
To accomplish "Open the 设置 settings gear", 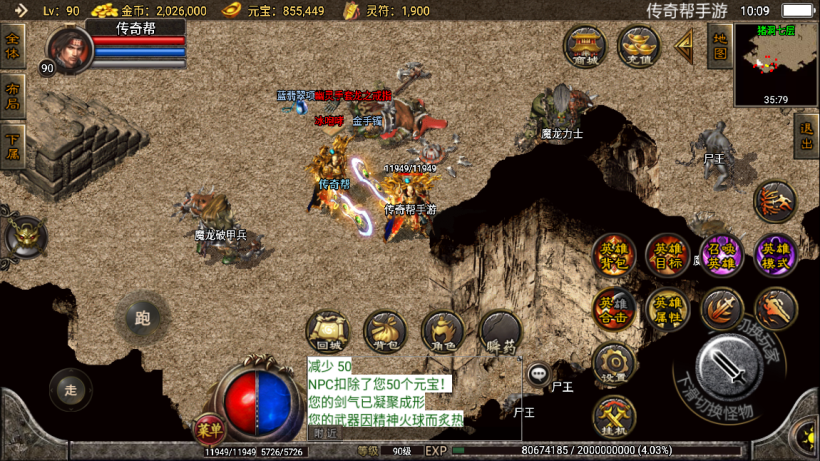I will tap(613, 364).
